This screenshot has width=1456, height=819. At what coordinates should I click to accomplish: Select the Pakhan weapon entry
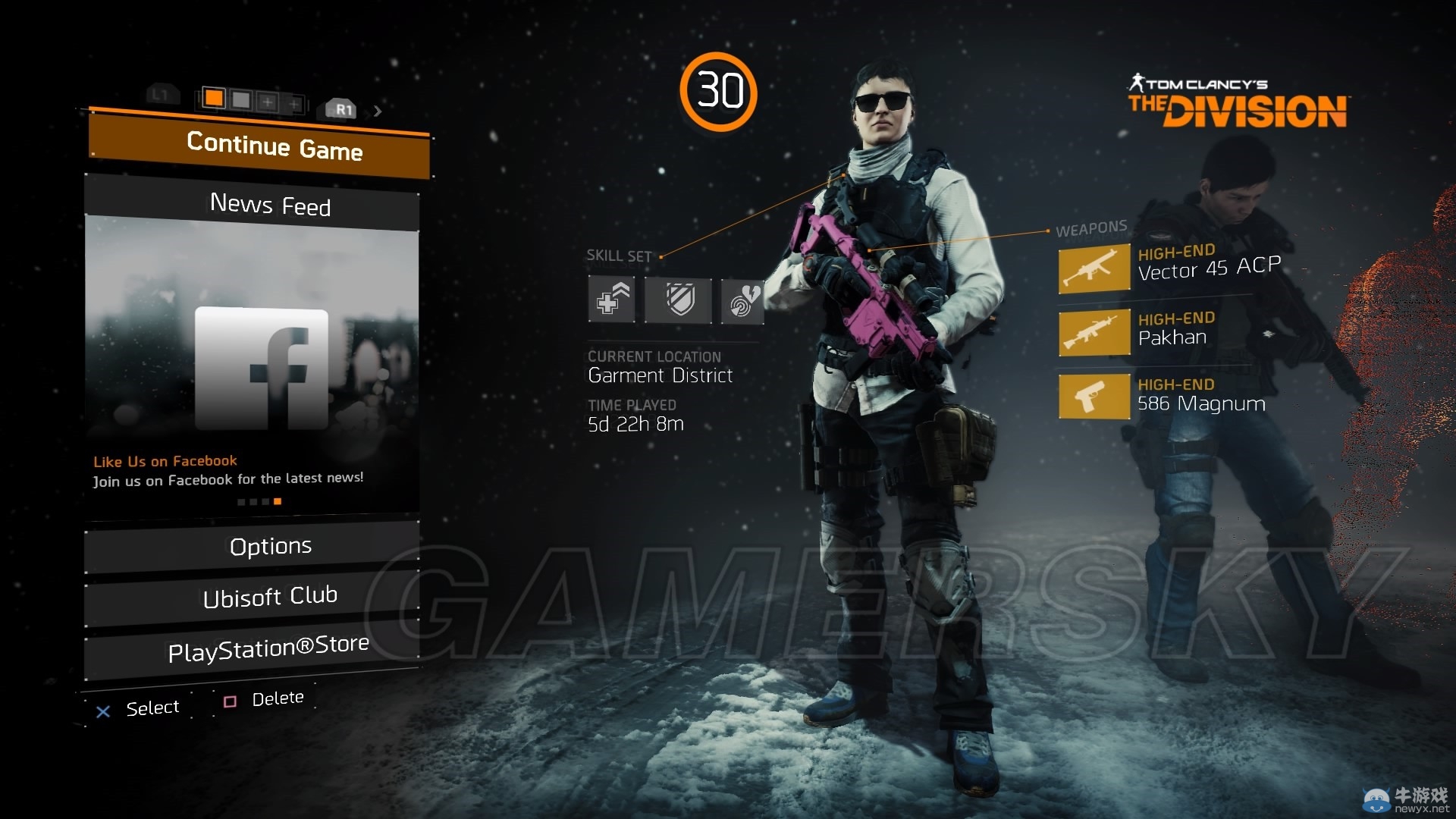tap(1168, 331)
